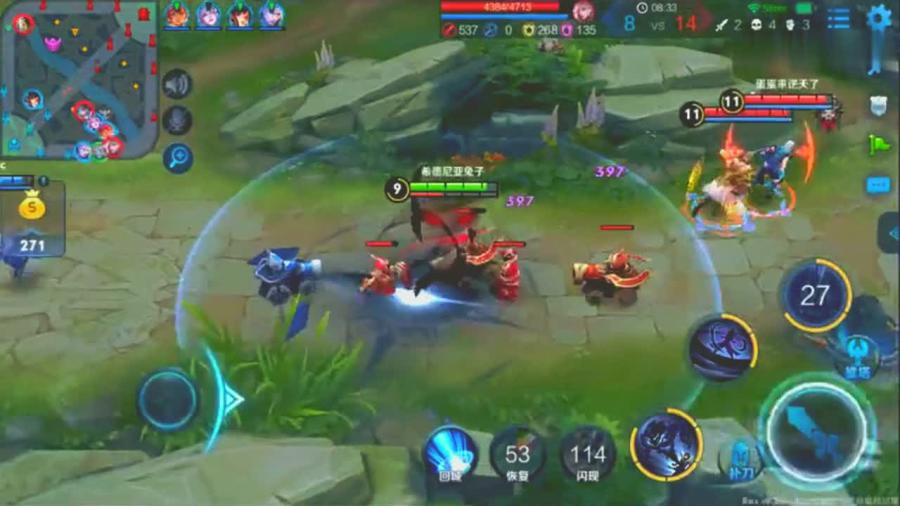Send a signal with the green flag
This screenshot has width=900, height=506.
point(879,145)
